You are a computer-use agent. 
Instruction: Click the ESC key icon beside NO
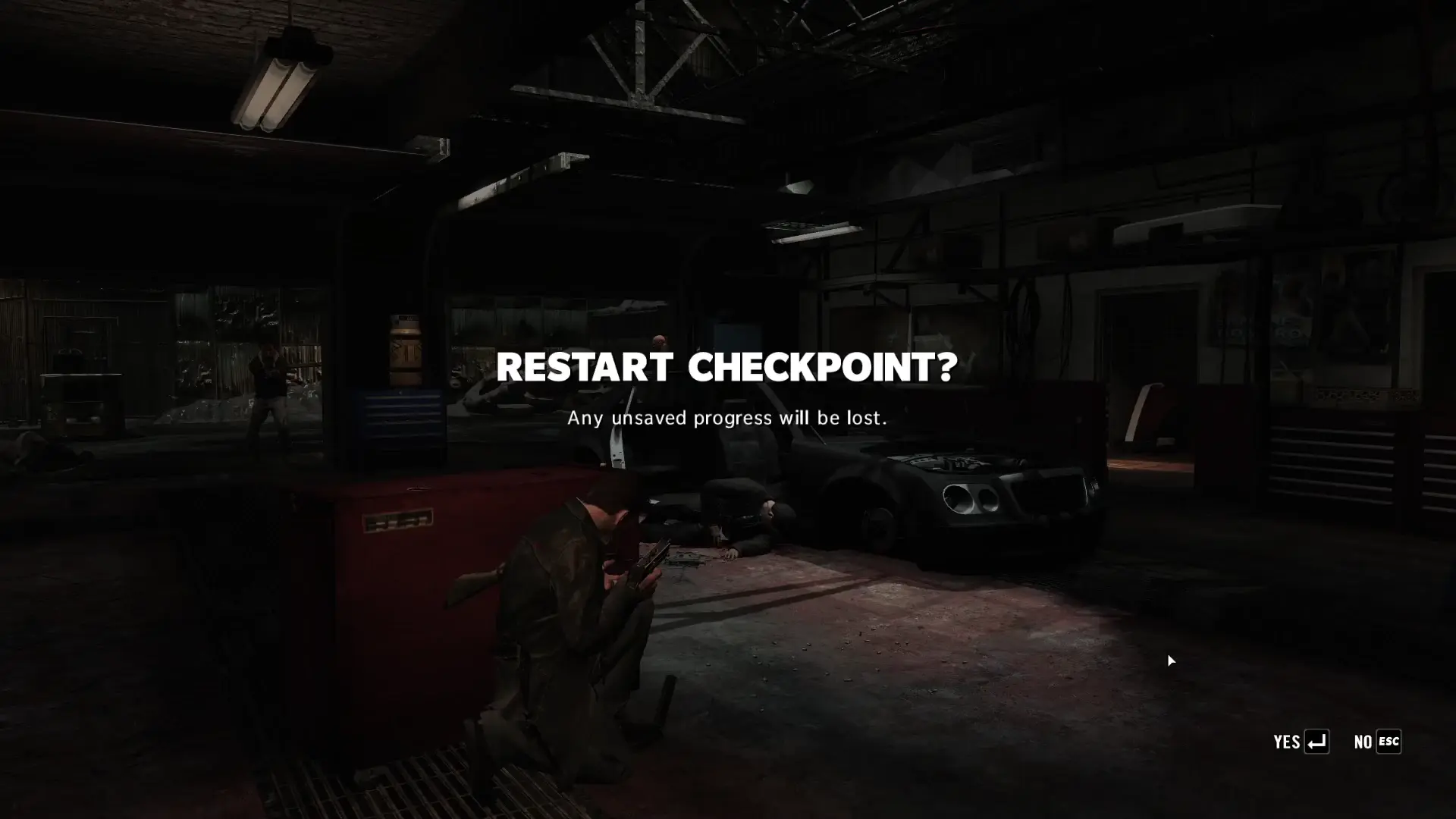coord(1389,742)
